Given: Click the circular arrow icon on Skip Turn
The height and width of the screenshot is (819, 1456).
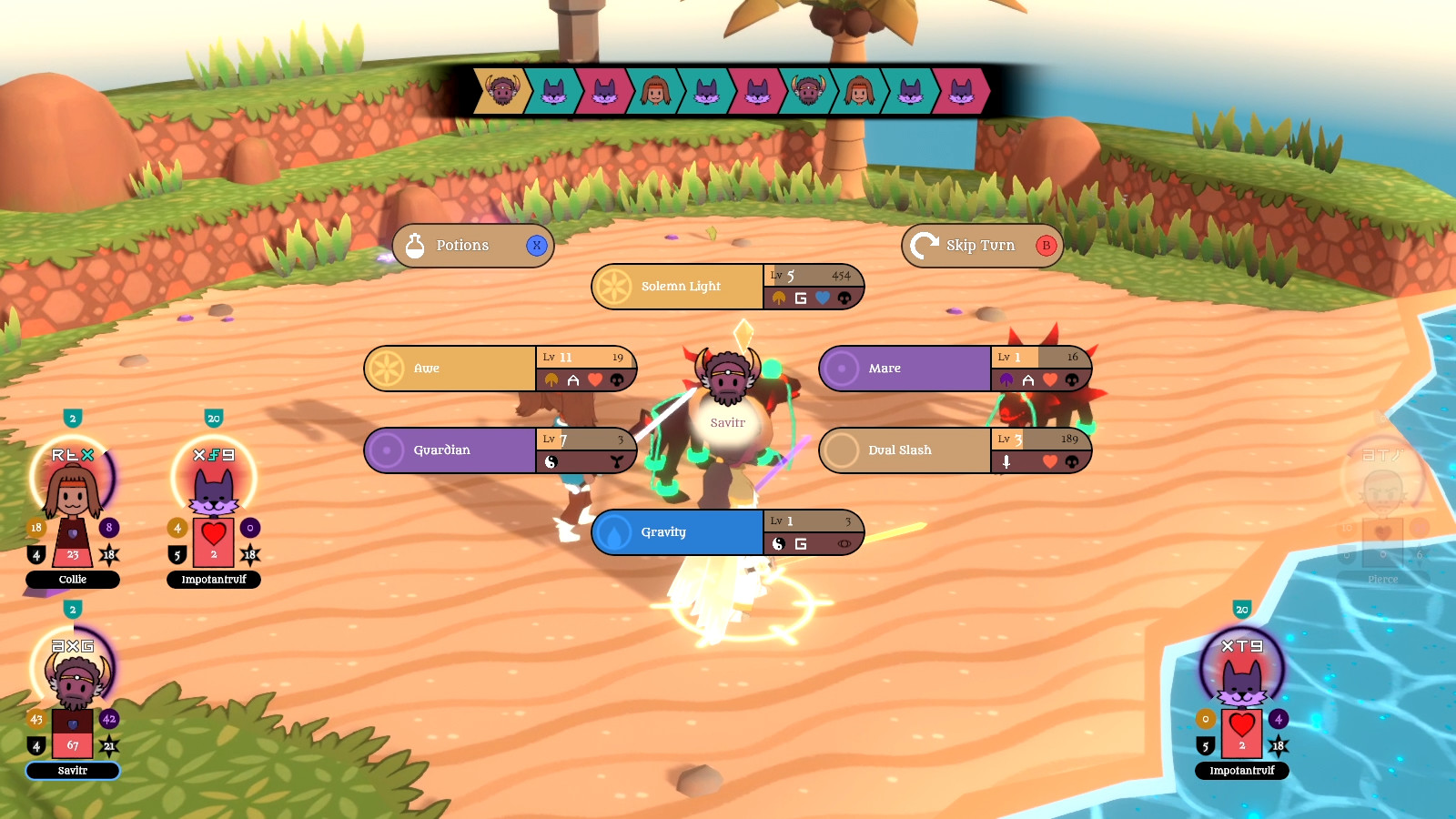Looking at the screenshot, I should (925, 244).
